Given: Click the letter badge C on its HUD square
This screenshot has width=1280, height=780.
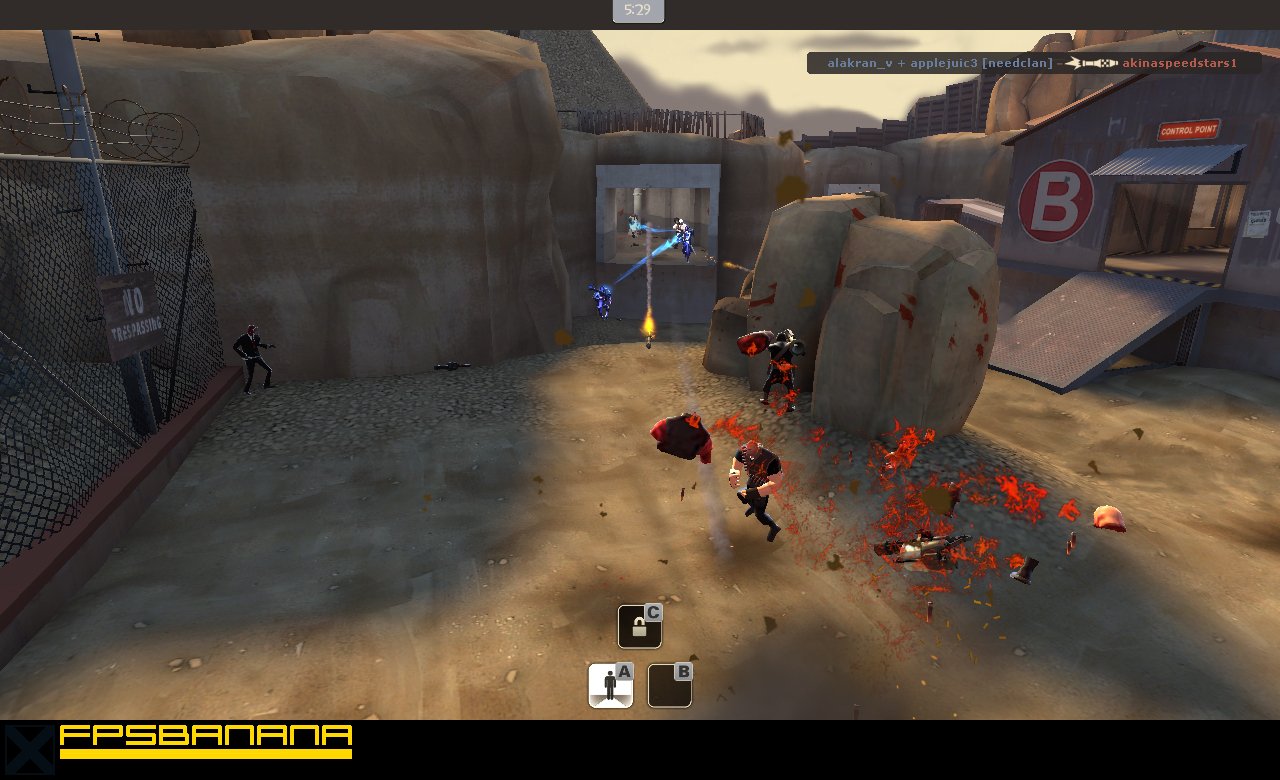Looking at the screenshot, I should coord(652,610).
